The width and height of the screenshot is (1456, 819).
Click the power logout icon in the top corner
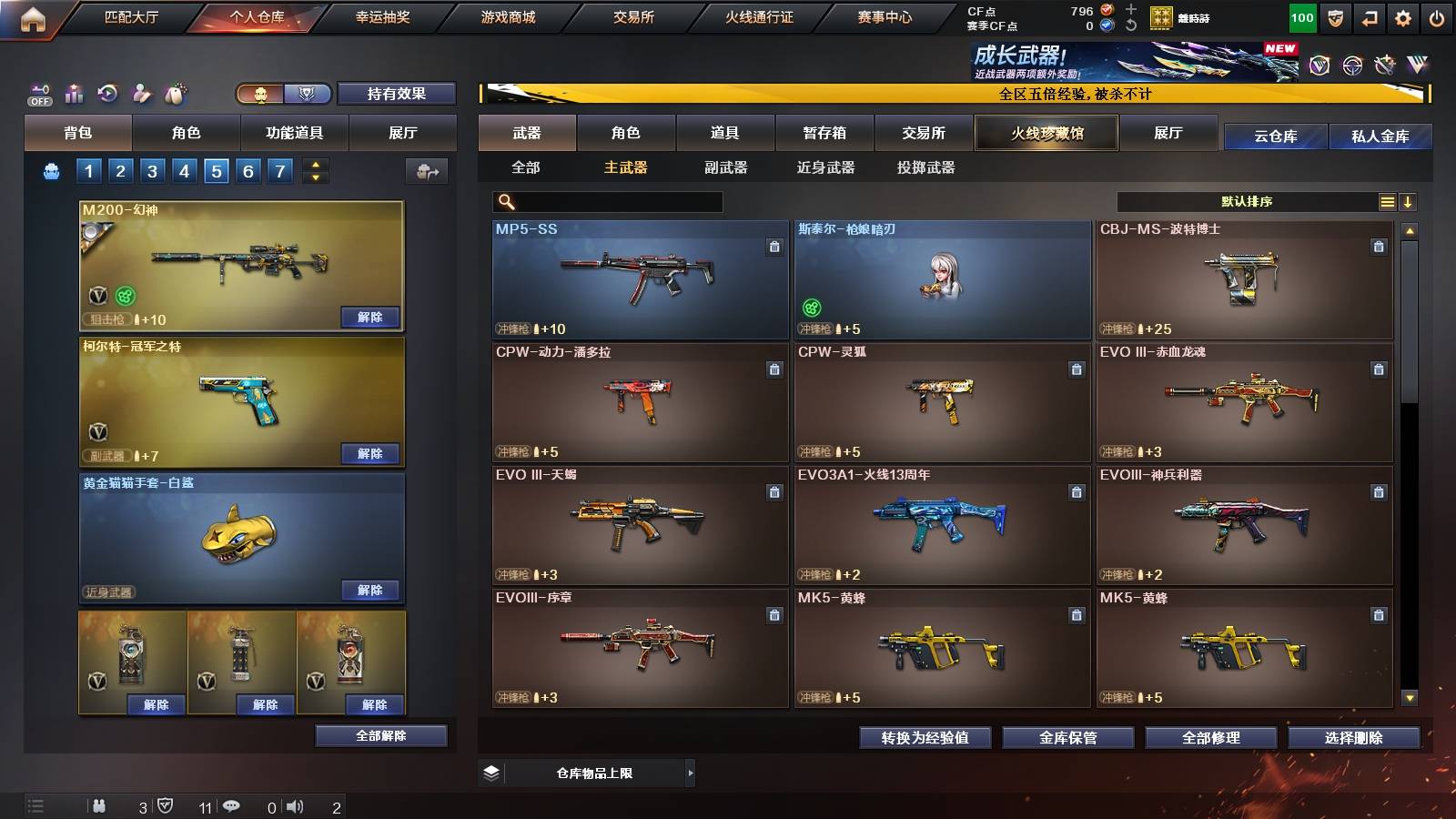(1436, 16)
